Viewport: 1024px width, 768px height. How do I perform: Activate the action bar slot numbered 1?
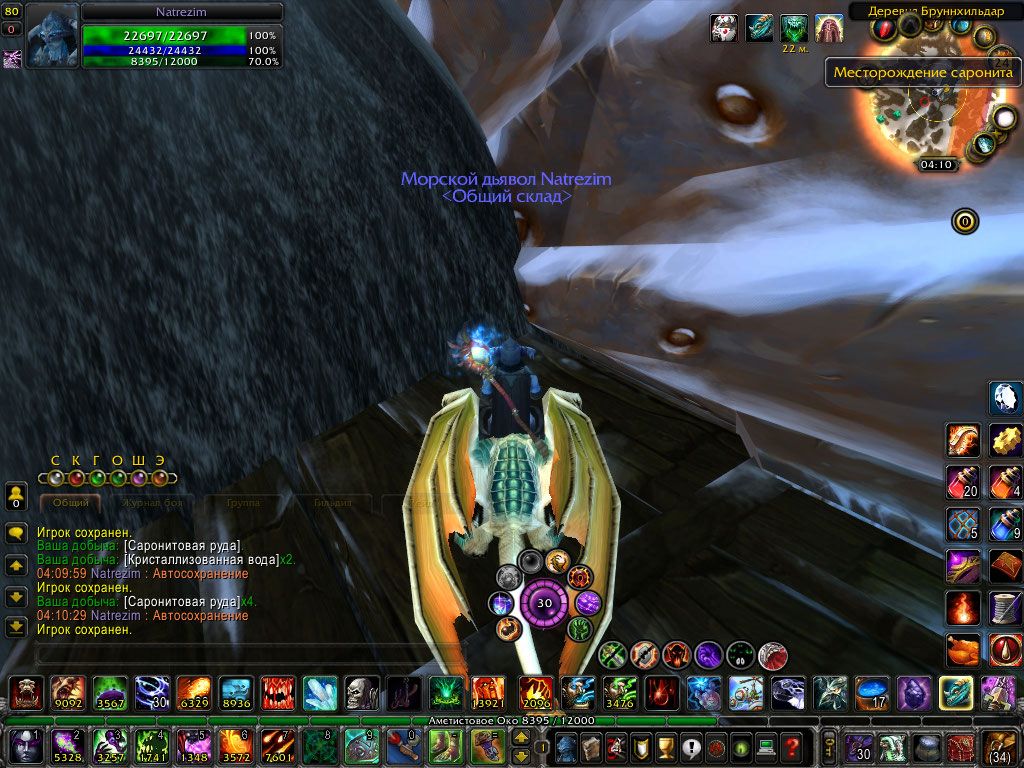[x=25, y=746]
